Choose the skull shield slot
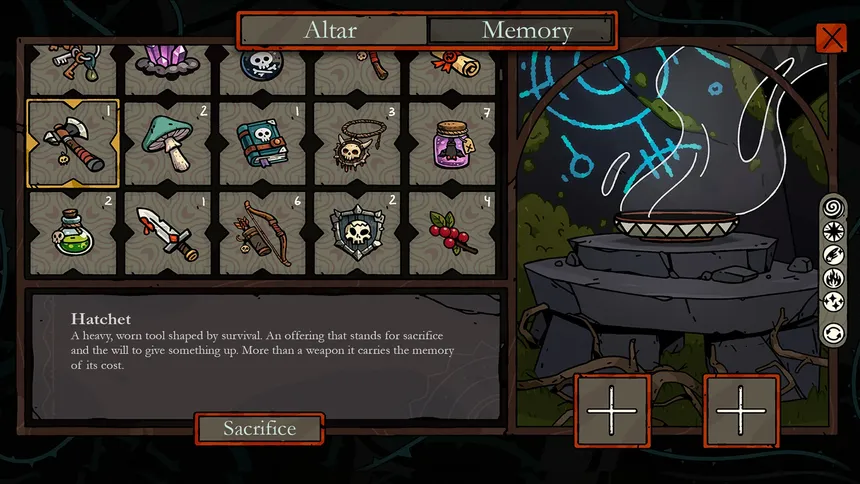The width and height of the screenshot is (860, 484). click(355, 233)
